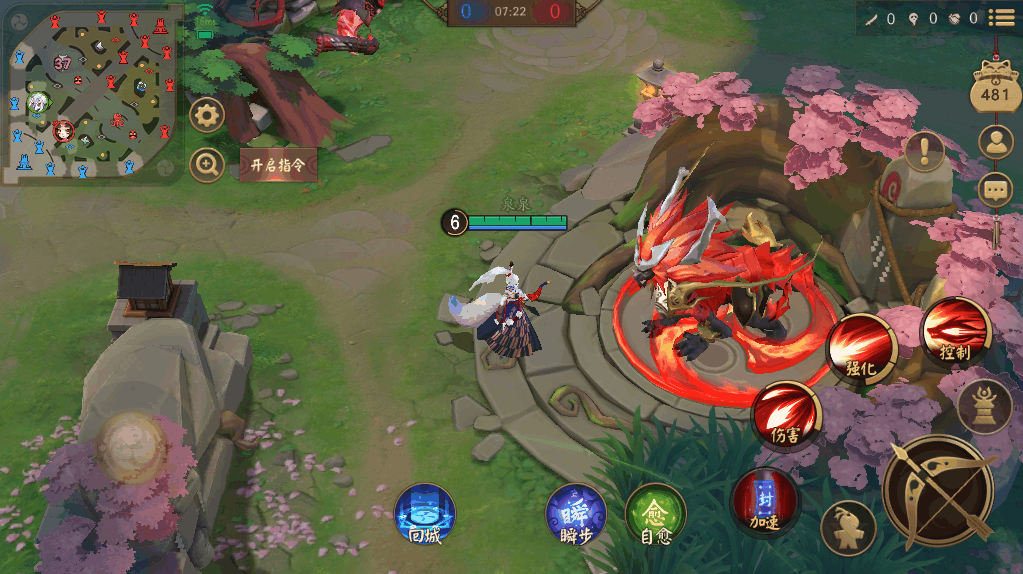1023x574 pixels.
Task: Fire a basic attack with the bow button
Action: (937, 491)
